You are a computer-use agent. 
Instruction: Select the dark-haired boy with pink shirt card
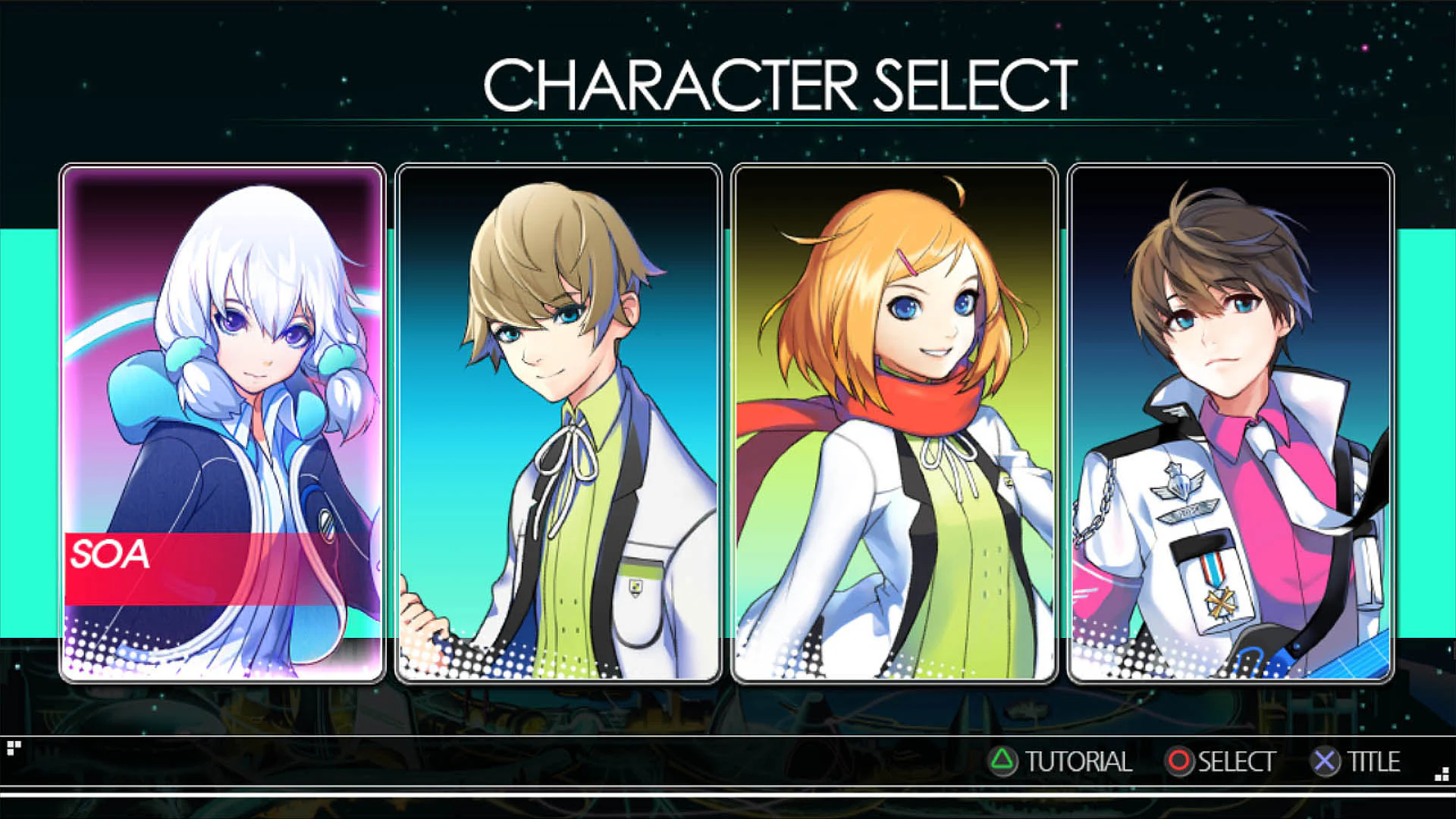click(1230, 422)
